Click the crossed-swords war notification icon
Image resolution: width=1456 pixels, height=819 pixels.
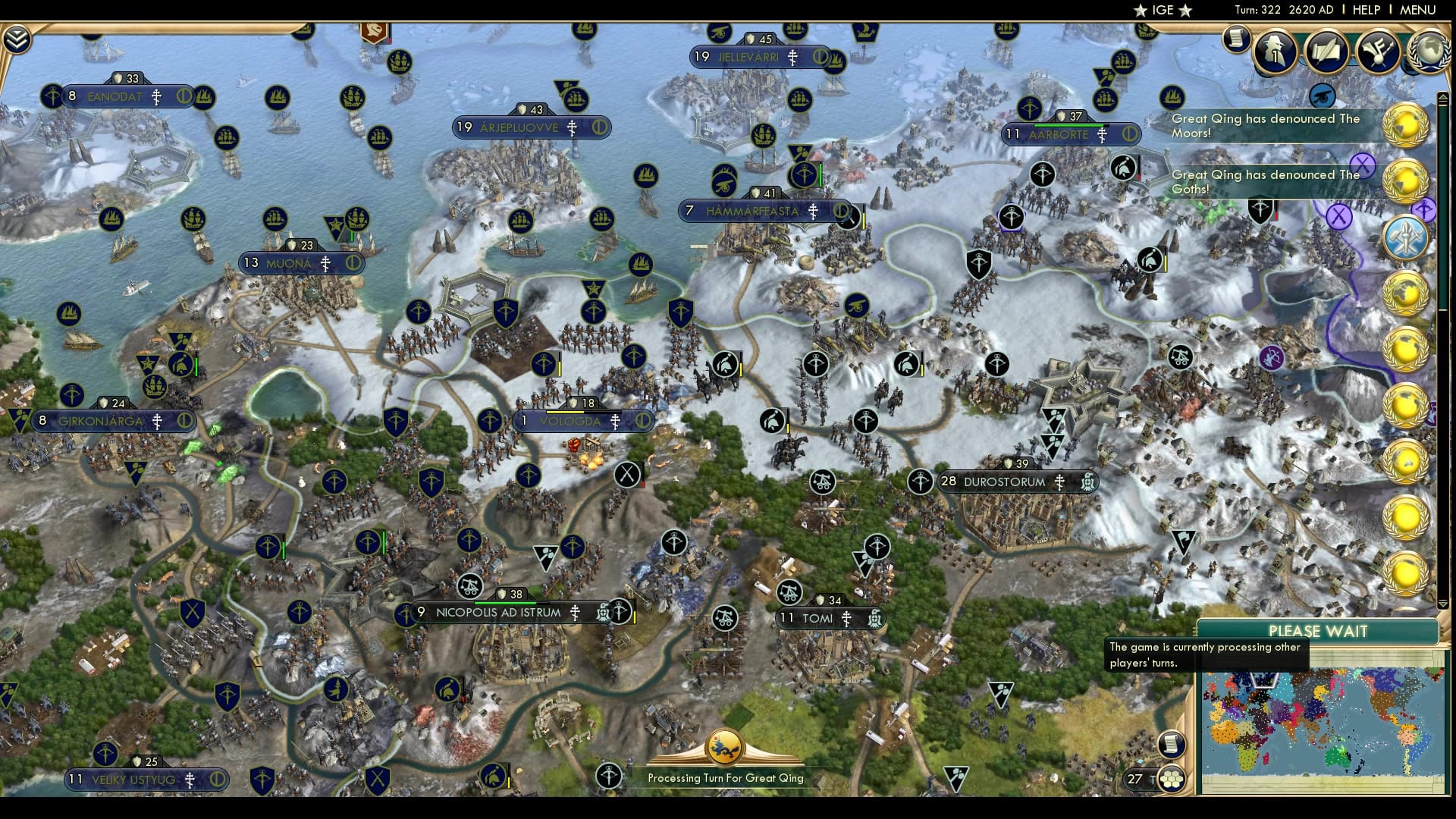pyautogui.click(x=1407, y=237)
